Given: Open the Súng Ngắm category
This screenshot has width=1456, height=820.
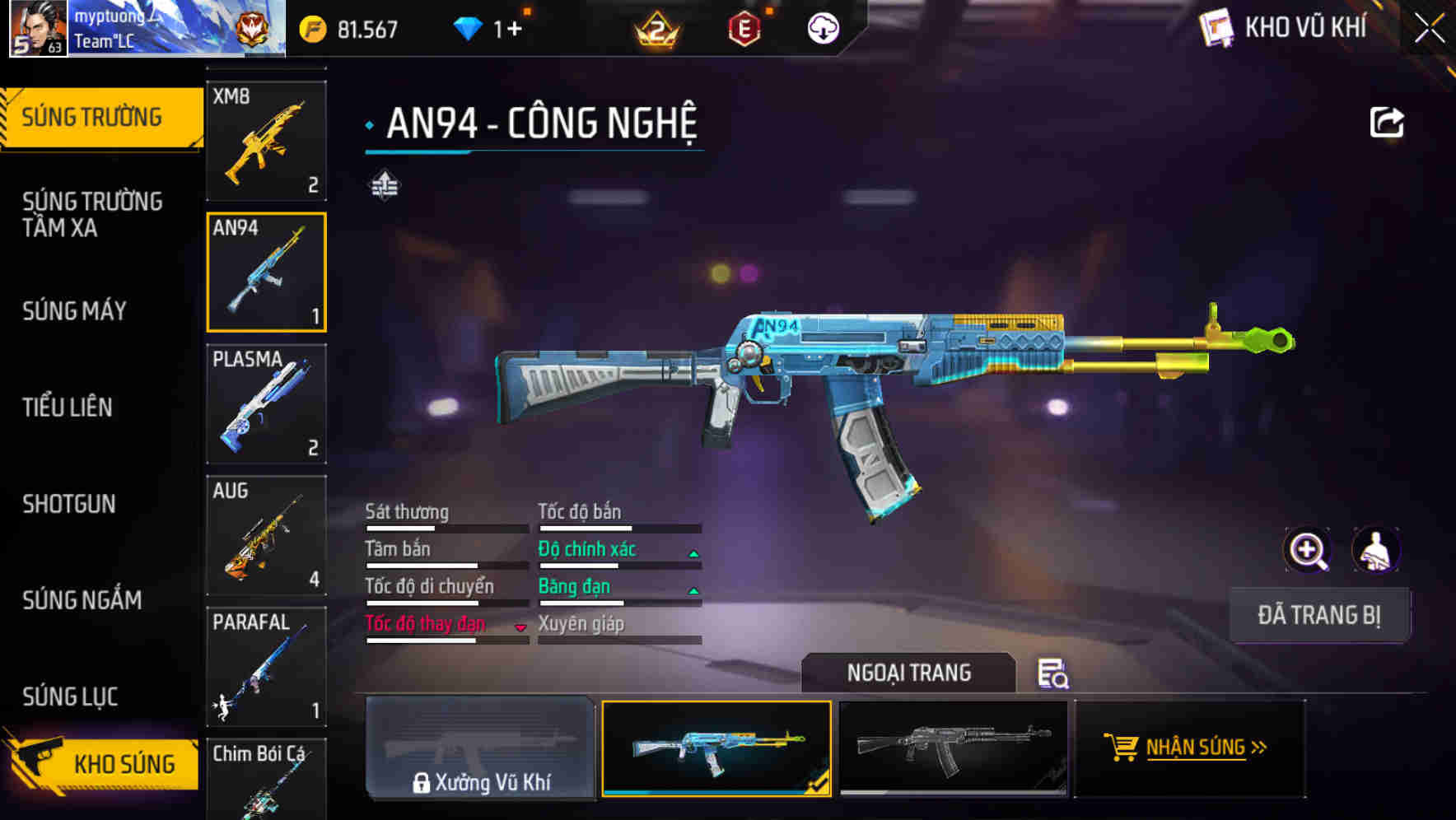Looking at the screenshot, I should click(82, 600).
